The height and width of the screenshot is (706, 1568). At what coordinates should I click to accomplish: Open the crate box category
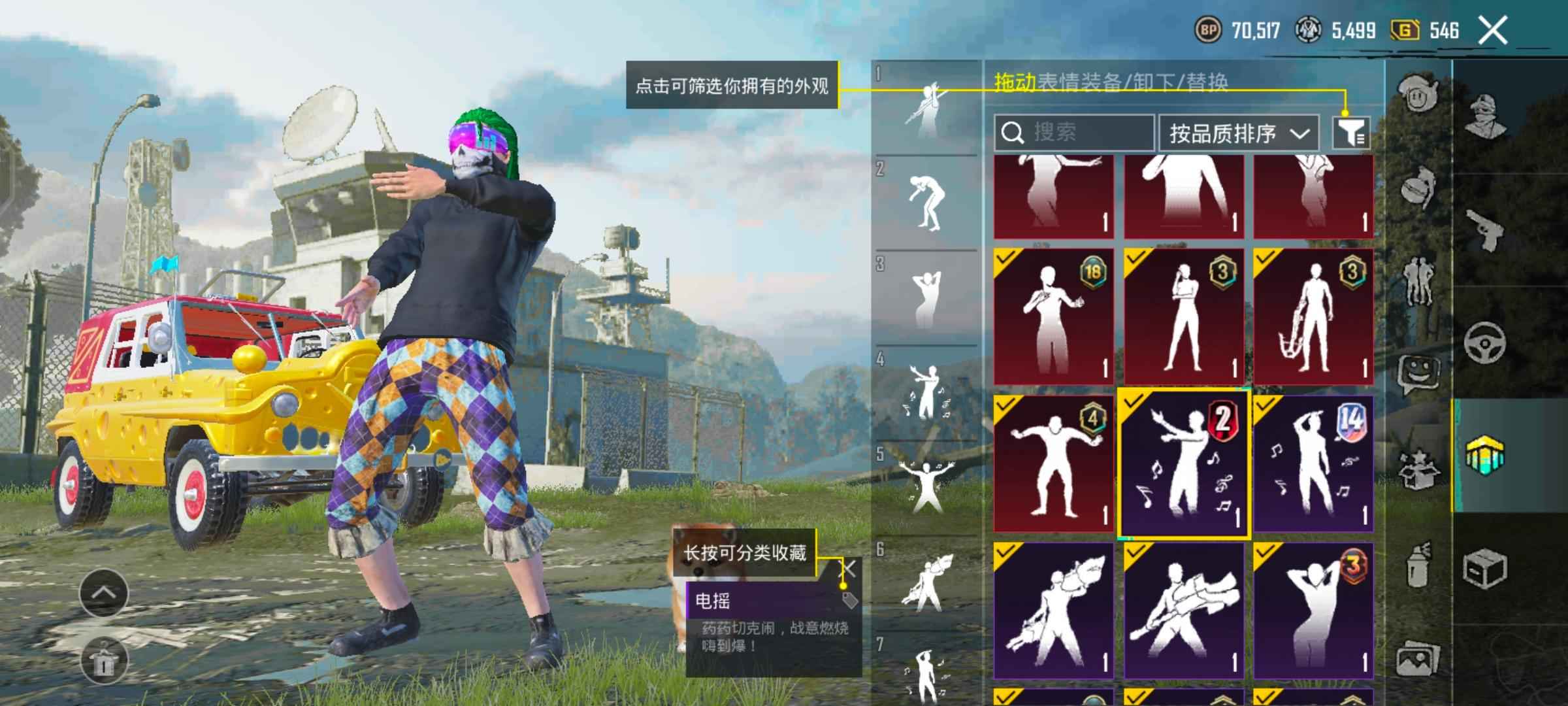pos(1484,567)
